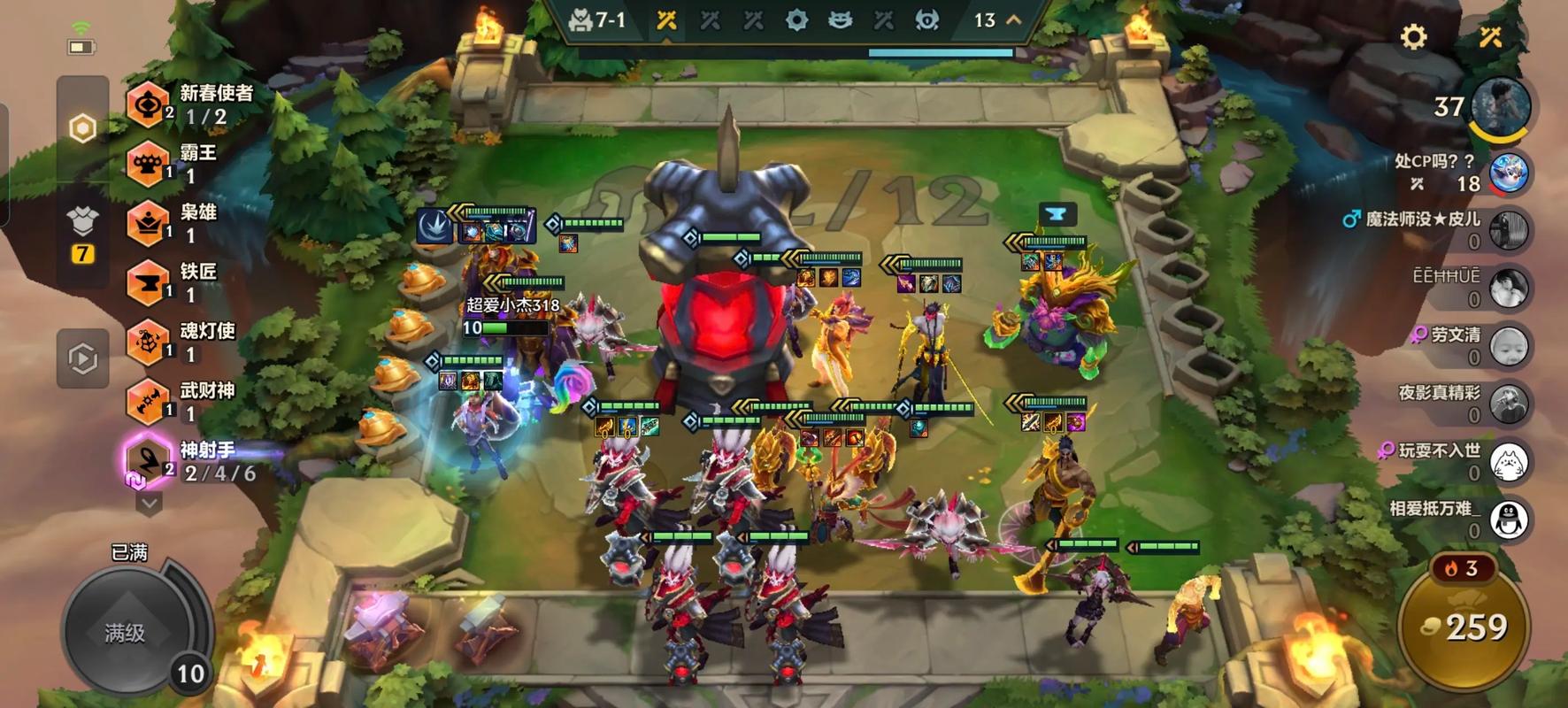Viewport: 1568px width, 708px height.
Task: Expand the trait list down arrow
Action: (x=149, y=504)
